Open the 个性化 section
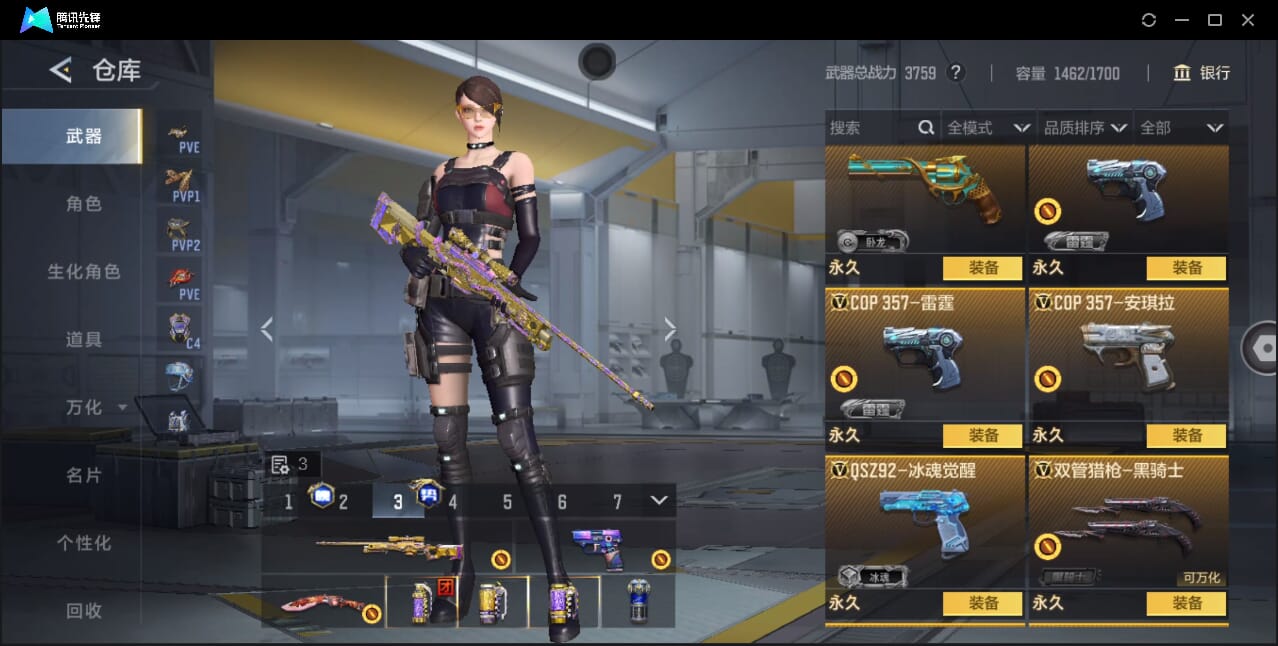 (84, 543)
